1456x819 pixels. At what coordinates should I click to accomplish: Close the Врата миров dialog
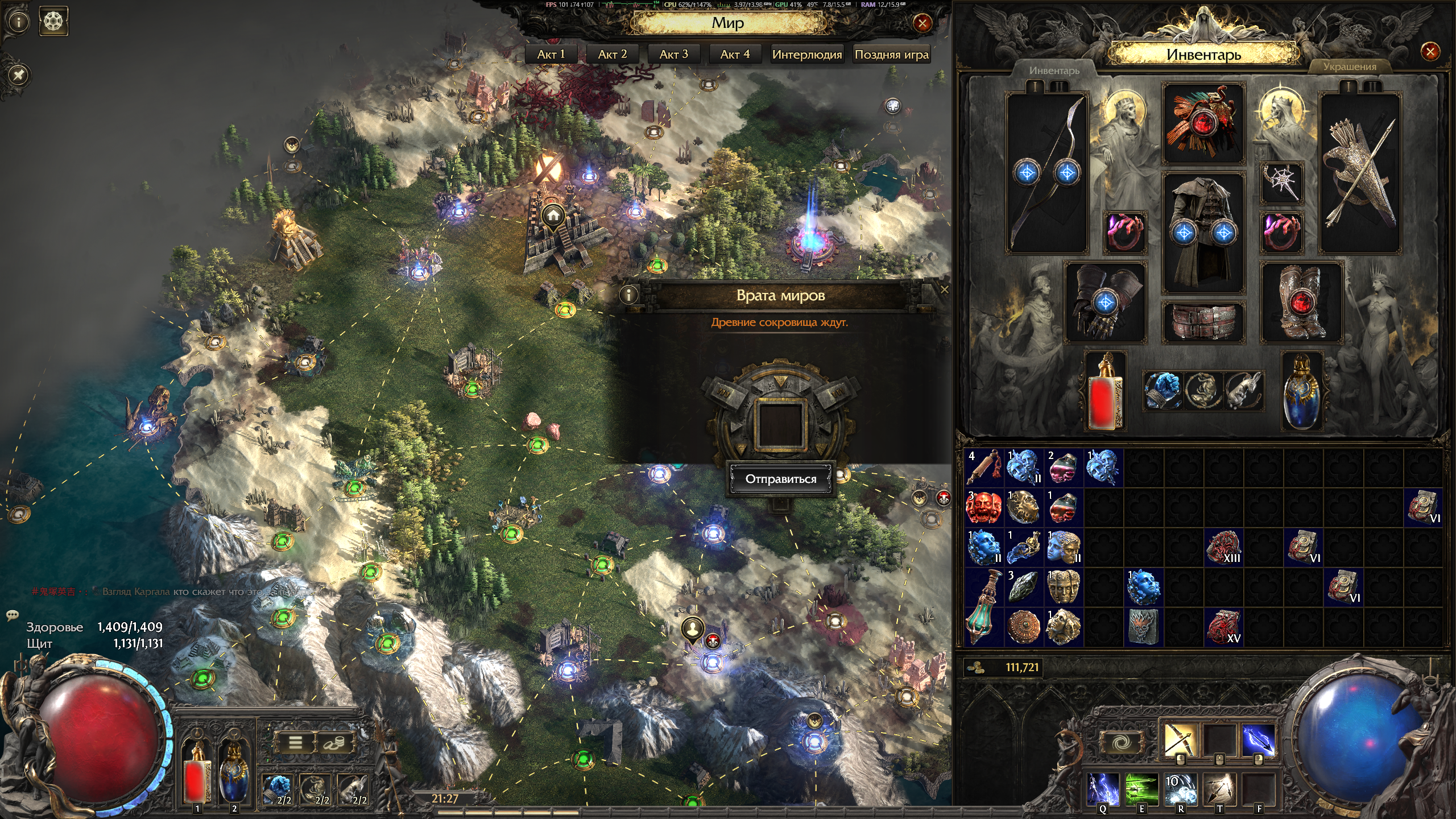pos(944,290)
